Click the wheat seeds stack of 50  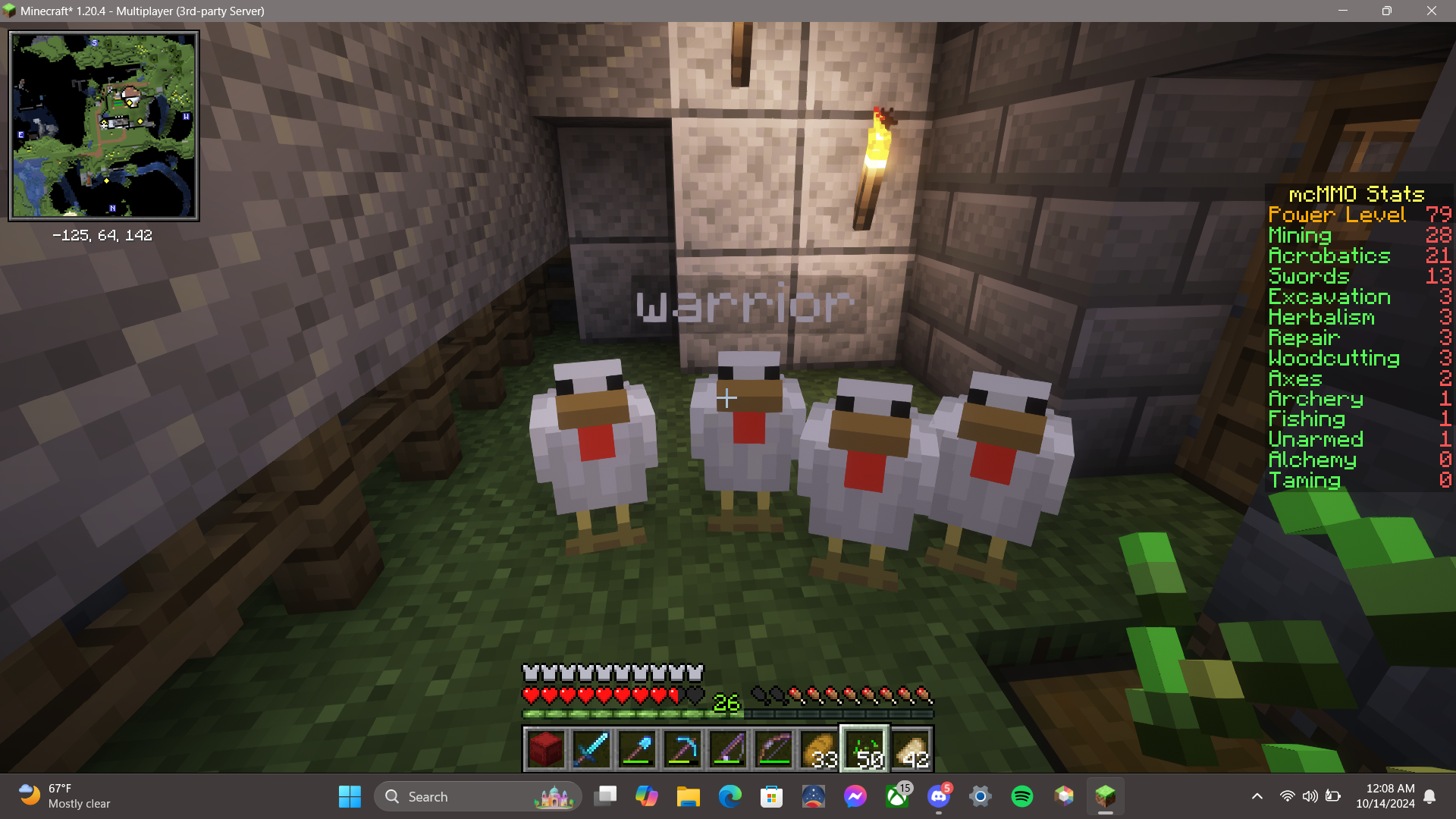click(864, 748)
